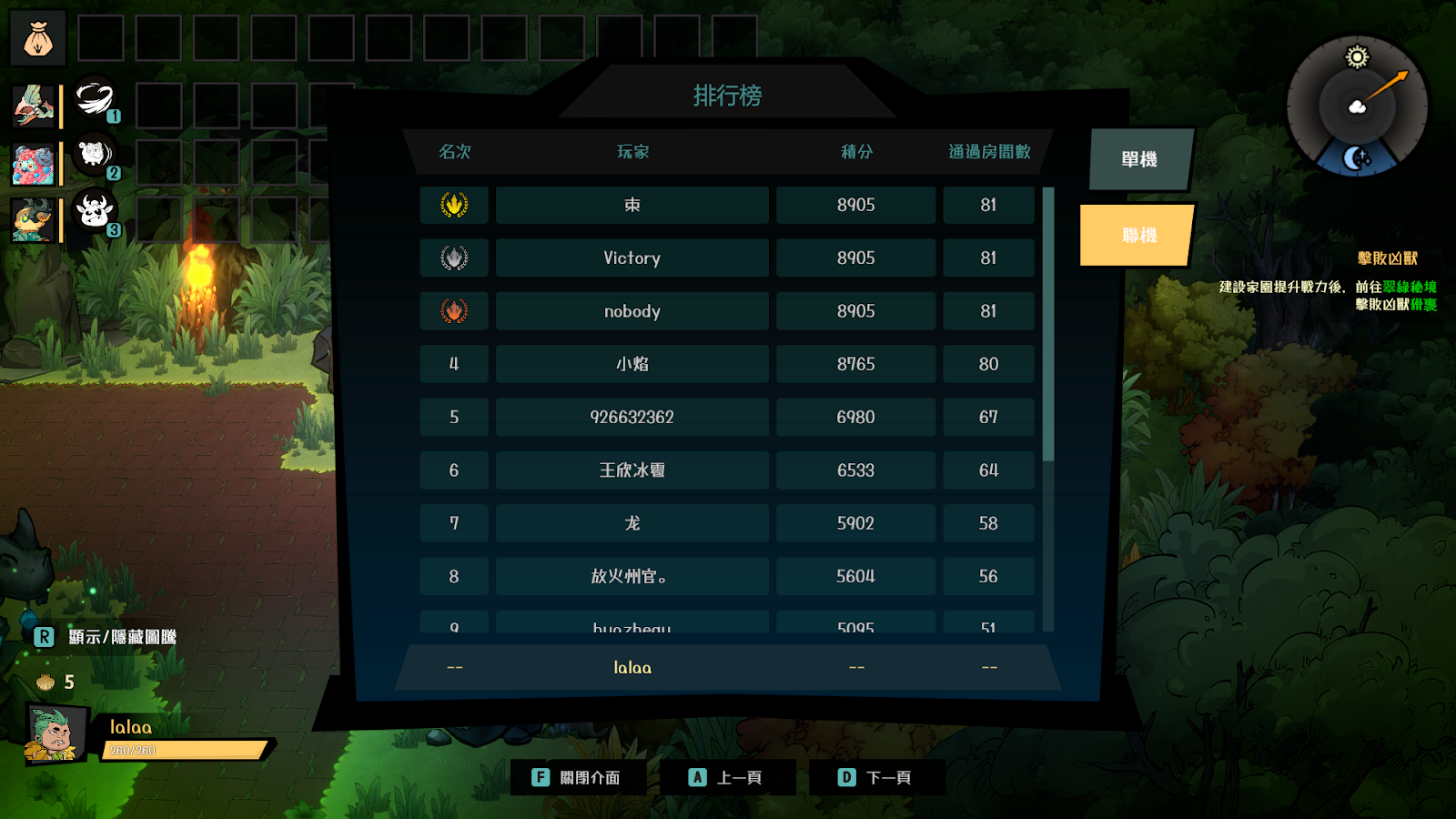Close the leaderboard with 關閉介面

pos(578,777)
